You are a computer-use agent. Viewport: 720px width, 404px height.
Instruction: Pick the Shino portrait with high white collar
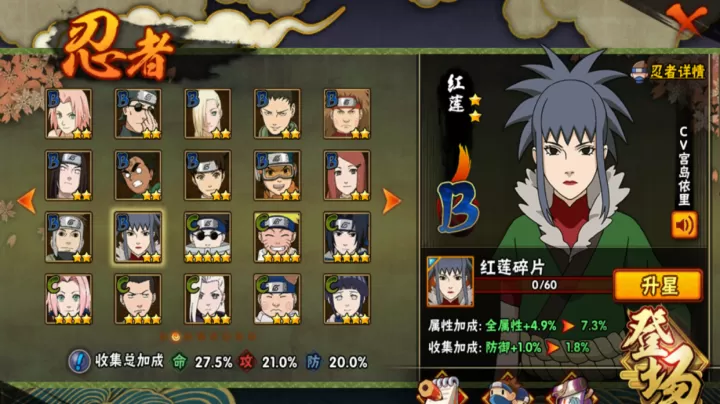click(x=207, y=237)
